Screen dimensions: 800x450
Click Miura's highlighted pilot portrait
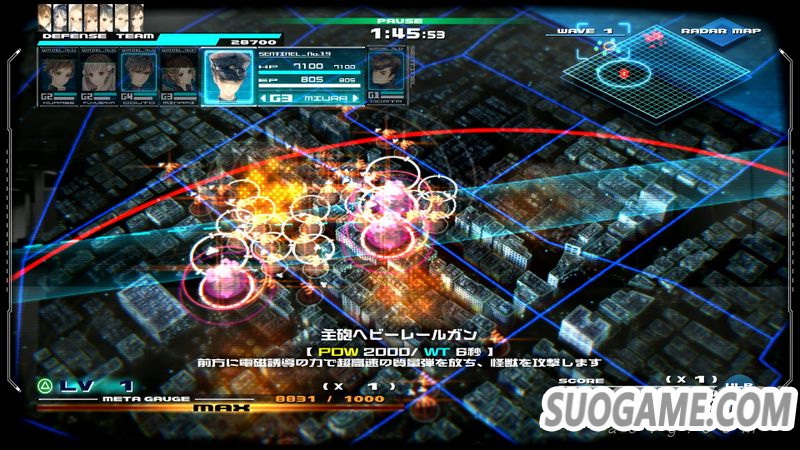pyautogui.click(x=229, y=72)
